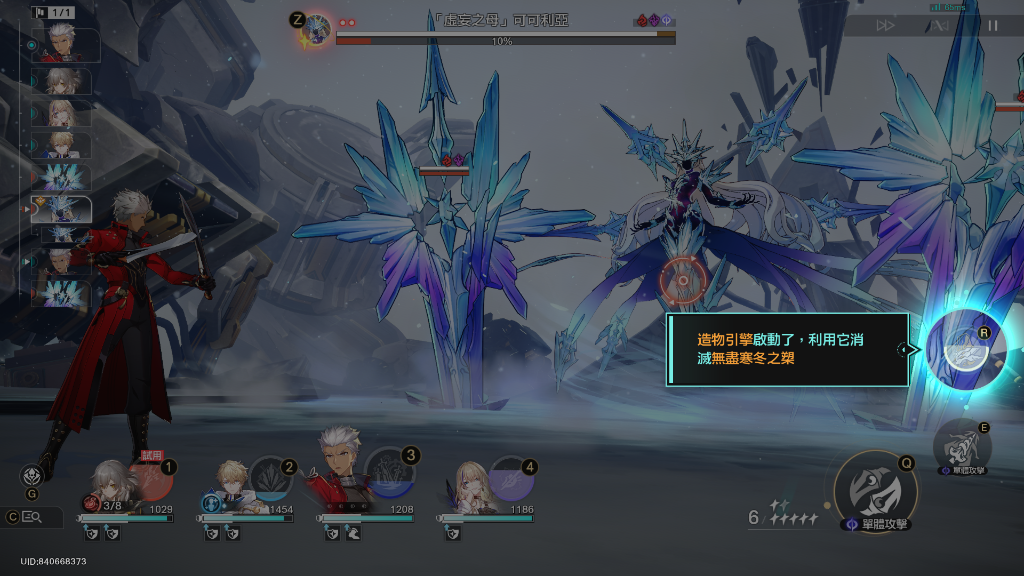1024x576 pixels.
Task: Select the boss portrait beside the health bar
Action: (x=317, y=31)
